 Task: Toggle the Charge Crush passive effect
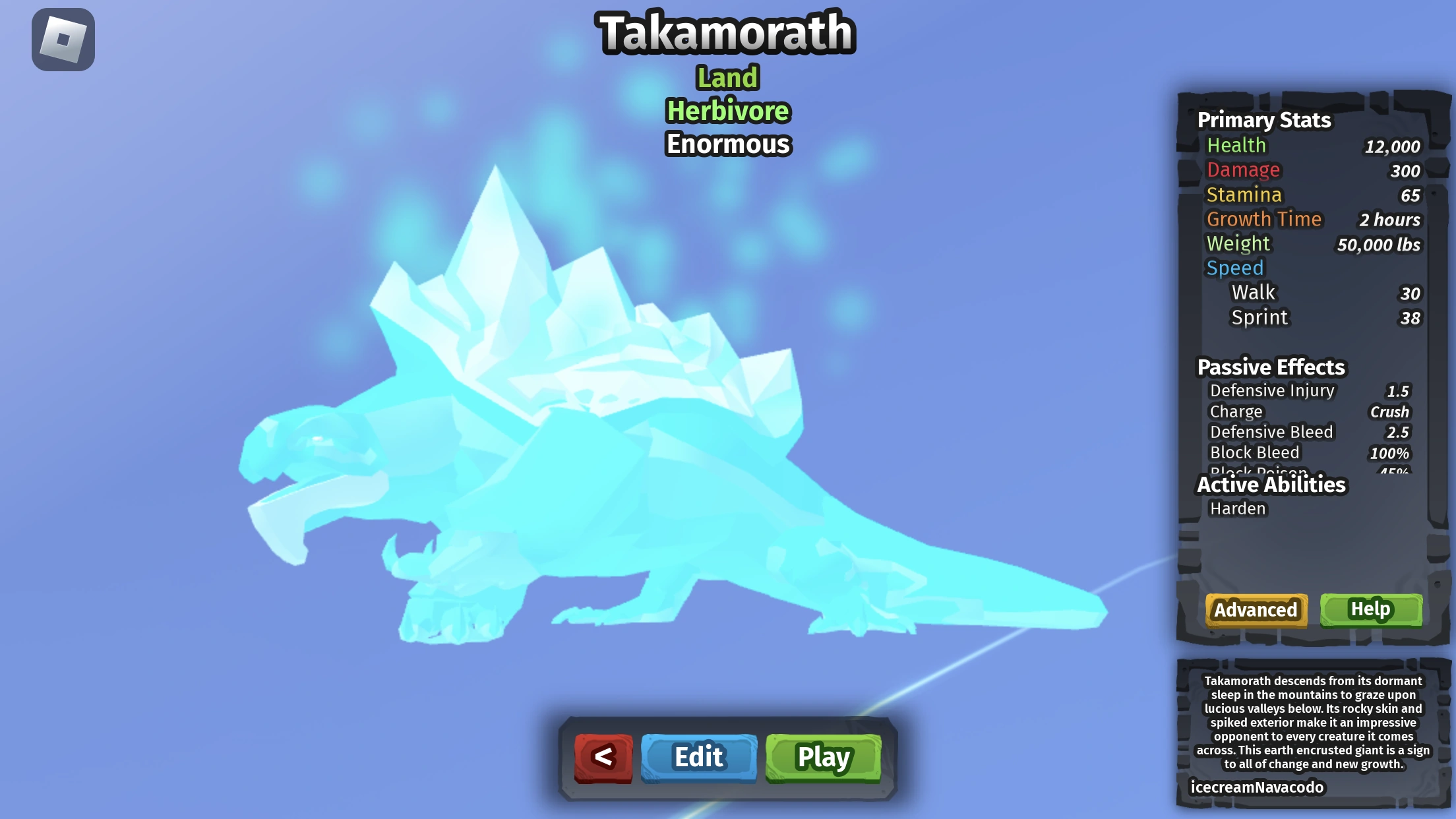1236,411
